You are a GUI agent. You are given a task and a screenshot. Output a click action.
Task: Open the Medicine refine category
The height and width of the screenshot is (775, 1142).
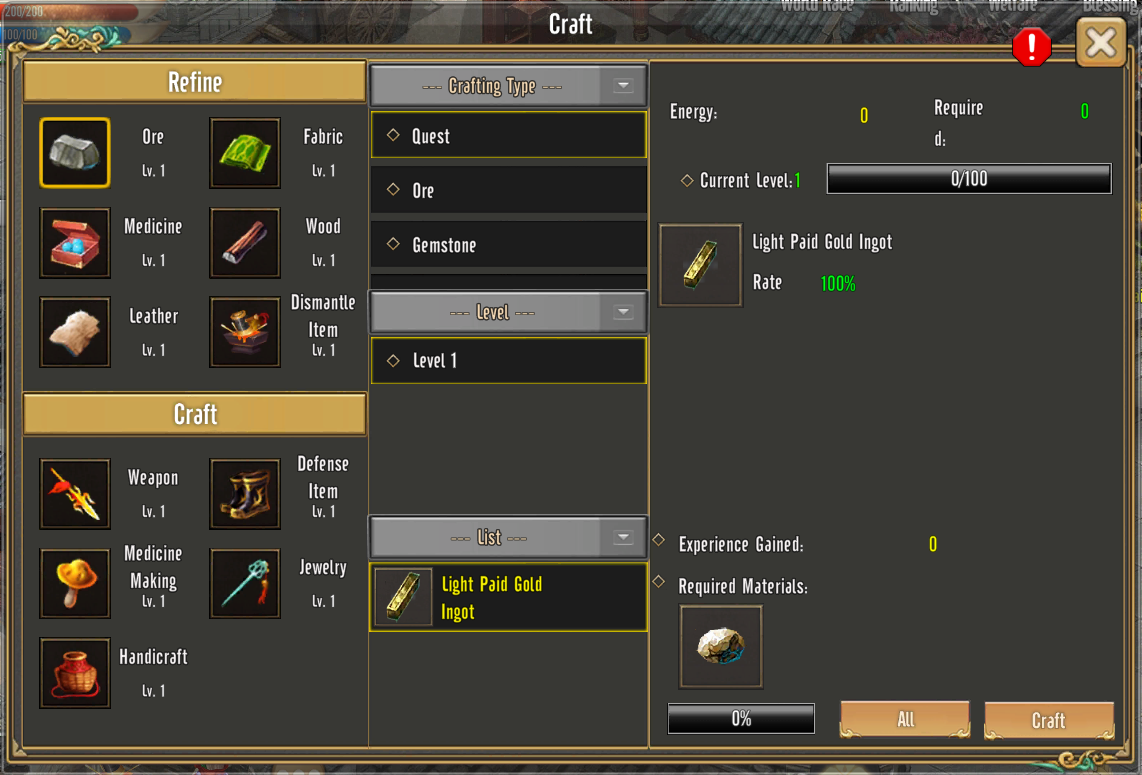click(75, 242)
